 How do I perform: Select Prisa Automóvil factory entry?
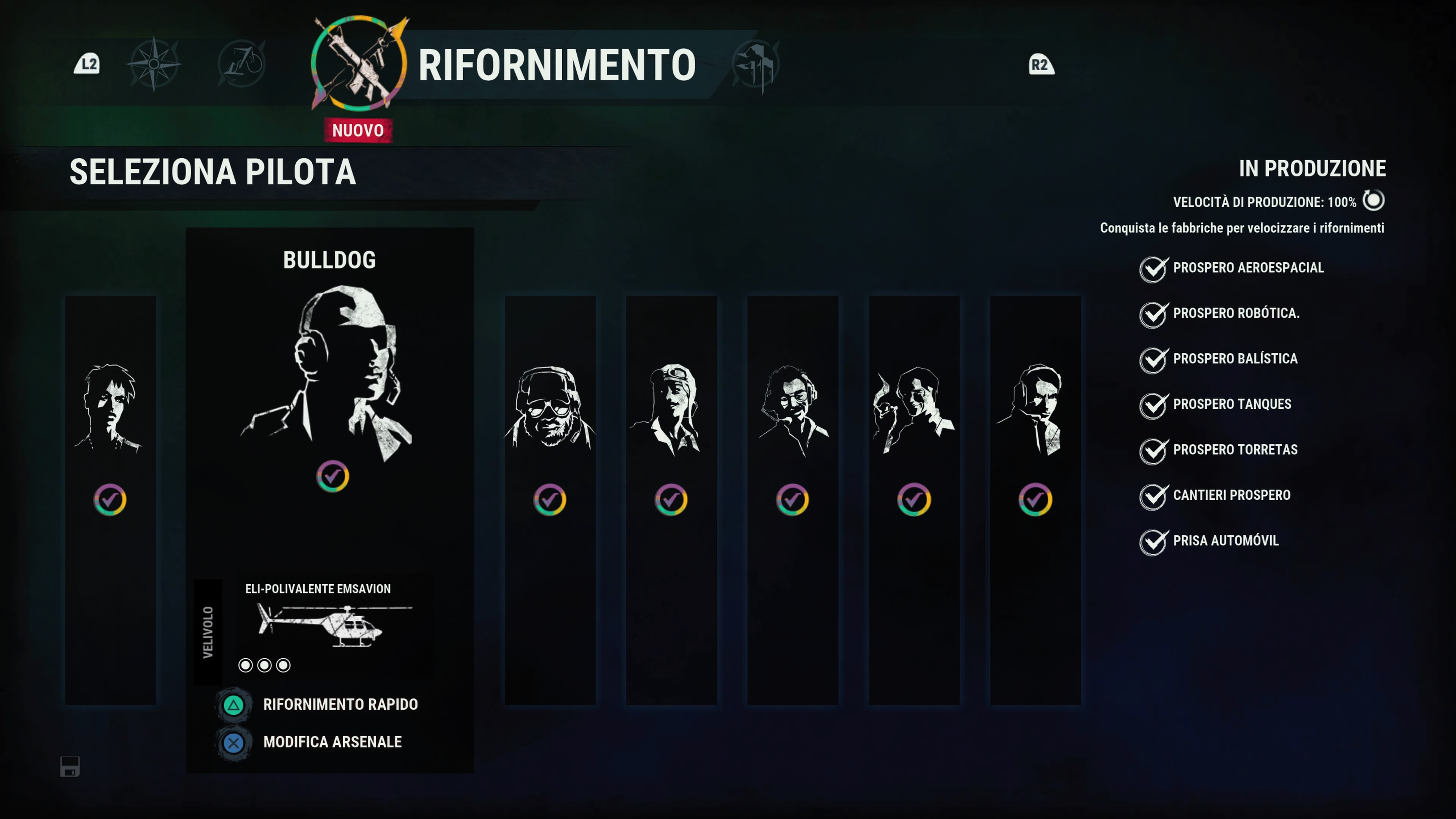click(1225, 541)
